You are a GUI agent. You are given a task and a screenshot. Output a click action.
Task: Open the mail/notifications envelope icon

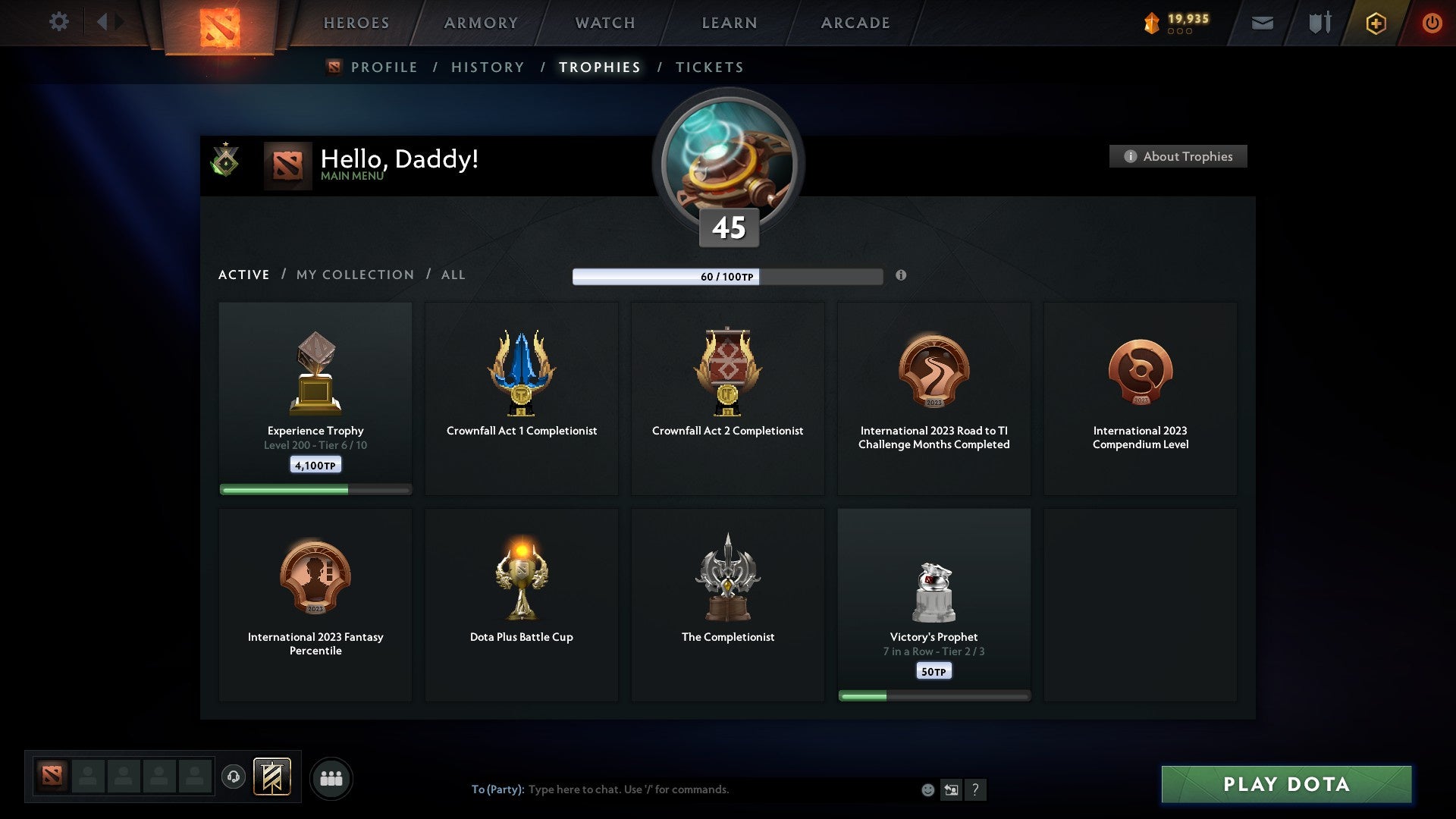pos(1263,23)
